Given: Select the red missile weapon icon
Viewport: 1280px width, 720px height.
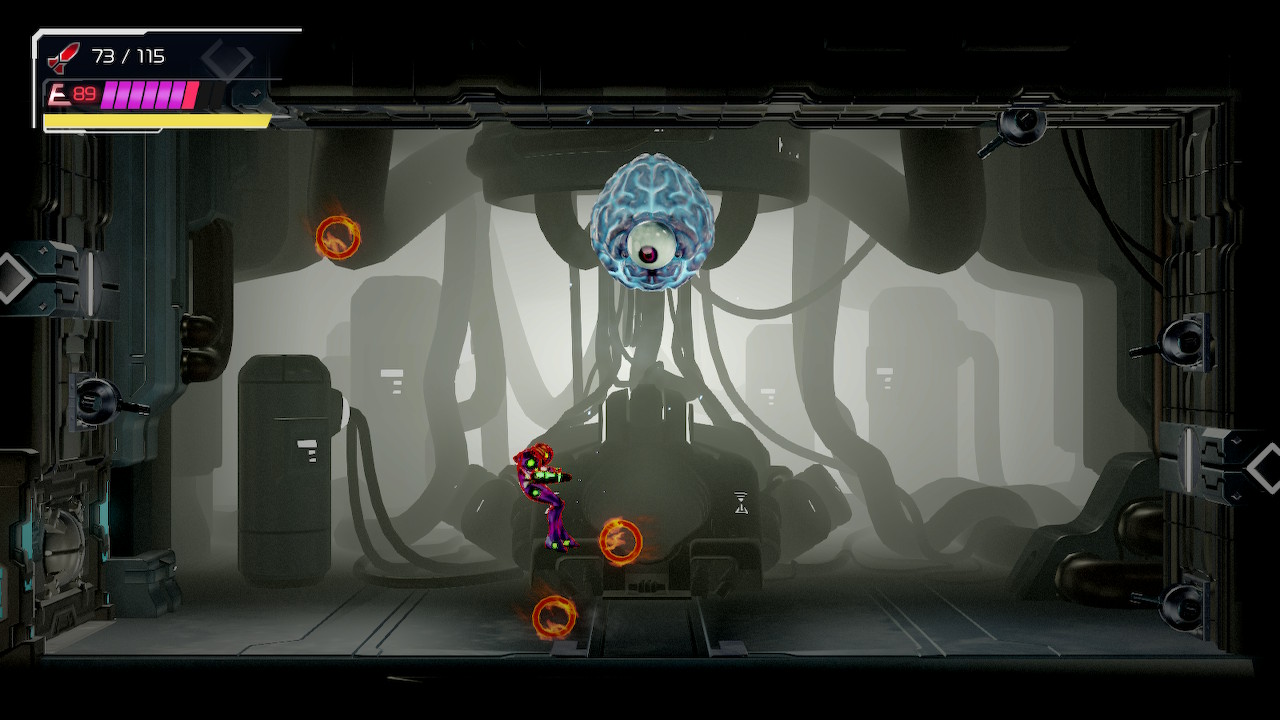Looking at the screenshot, I should [63, 57].
